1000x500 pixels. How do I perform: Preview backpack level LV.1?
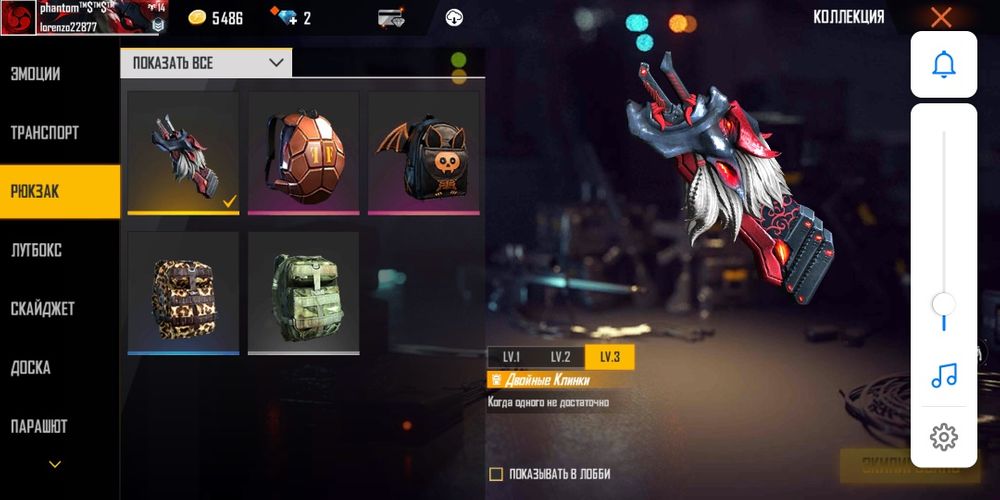point(511,357)
